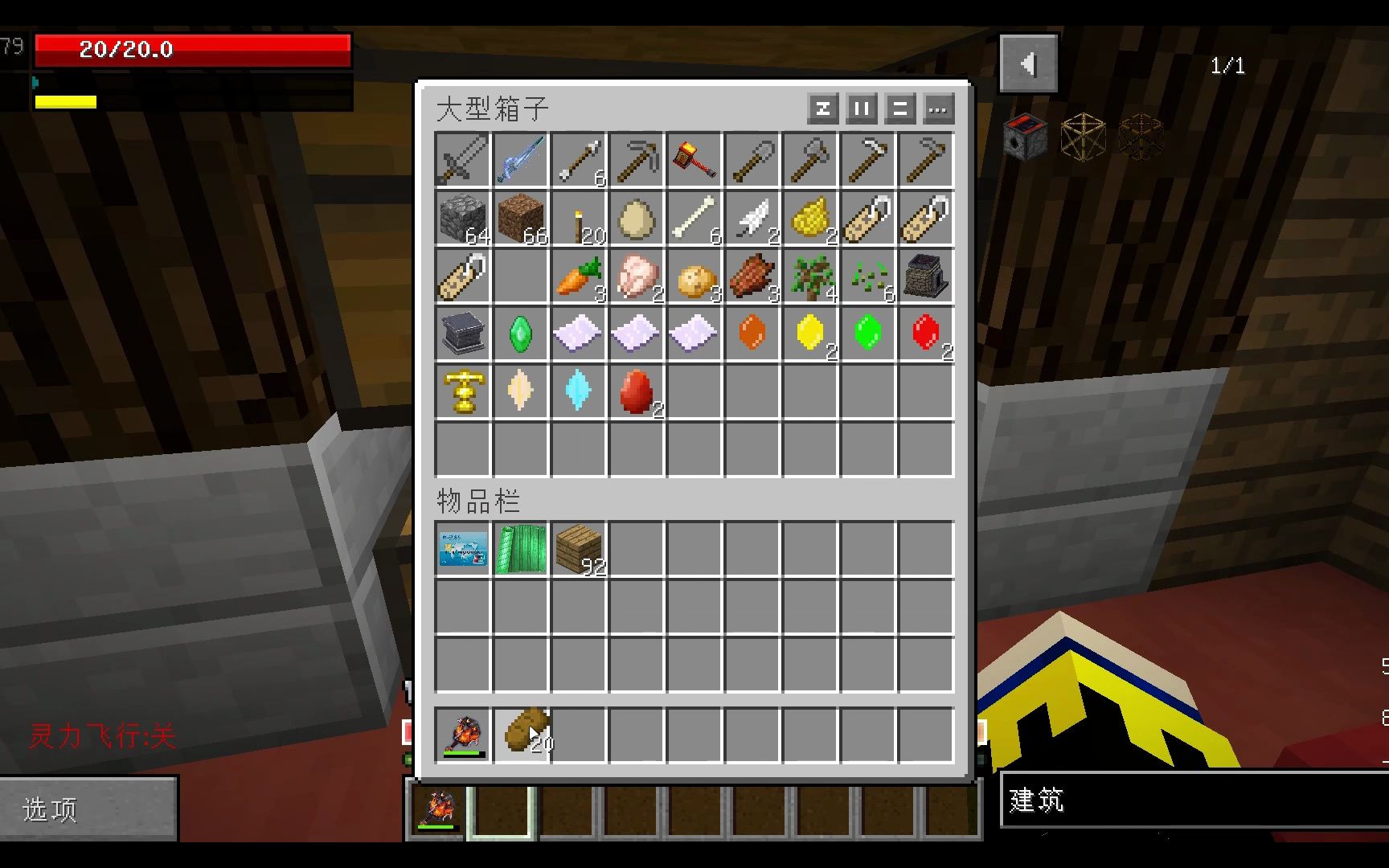Image resolution: width=1389 pixels, height=868 pixels.
Task: Open the sorting settings via the '...' button
Action: tap(938, 109)
